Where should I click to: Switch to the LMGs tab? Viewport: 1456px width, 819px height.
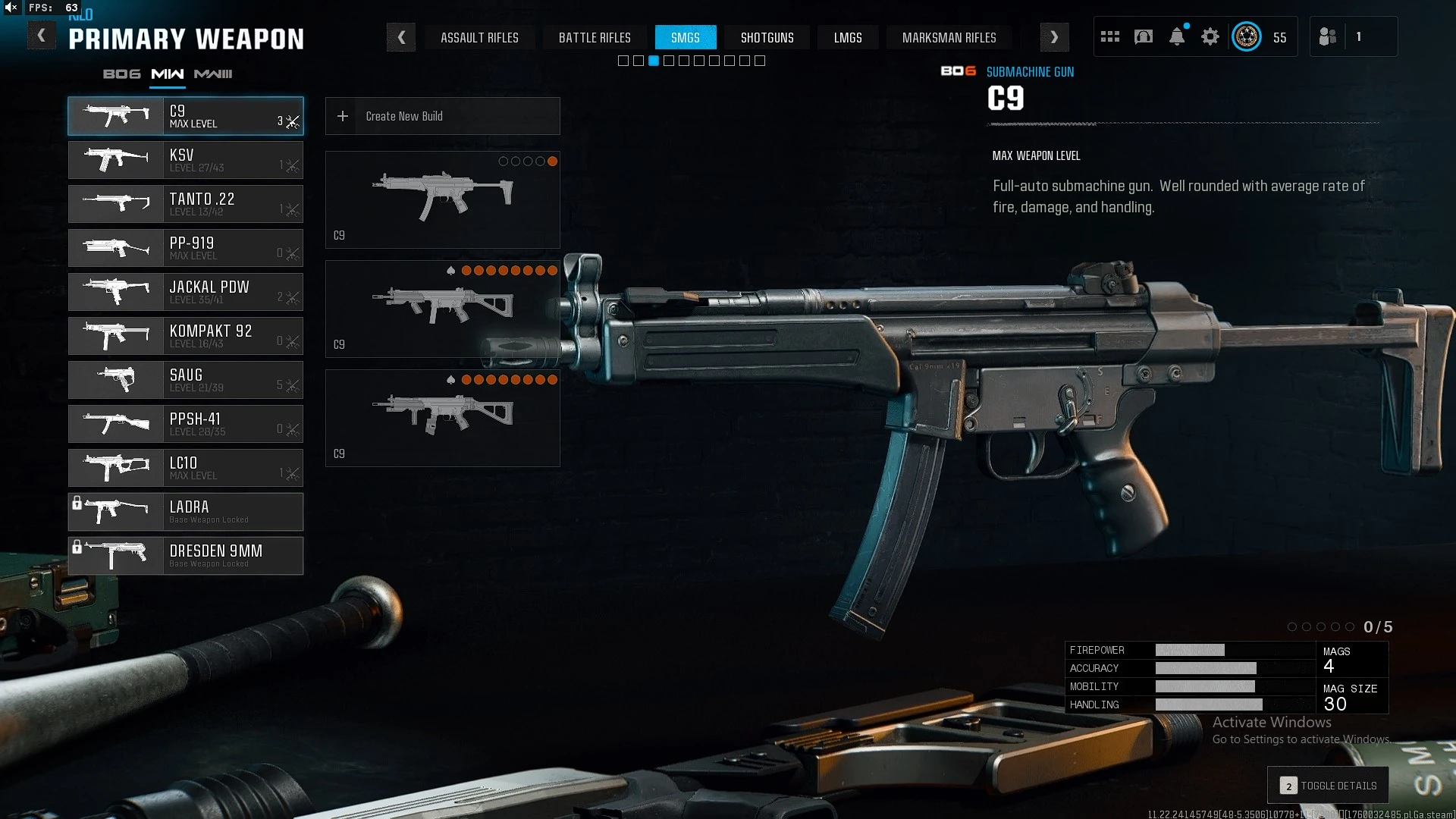tap(847, 37)
